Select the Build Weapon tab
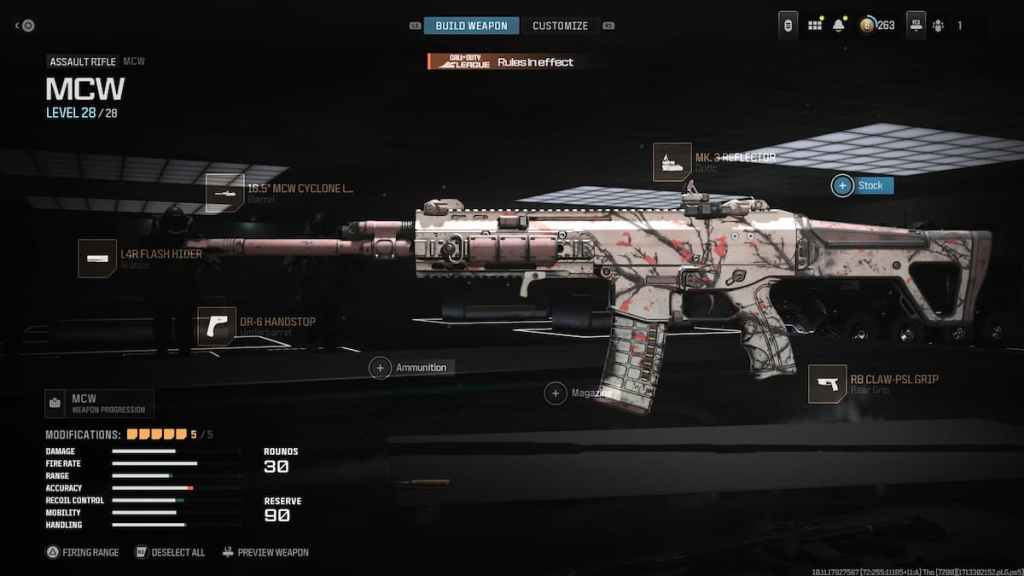1024x576 pixels. (471, 26)
